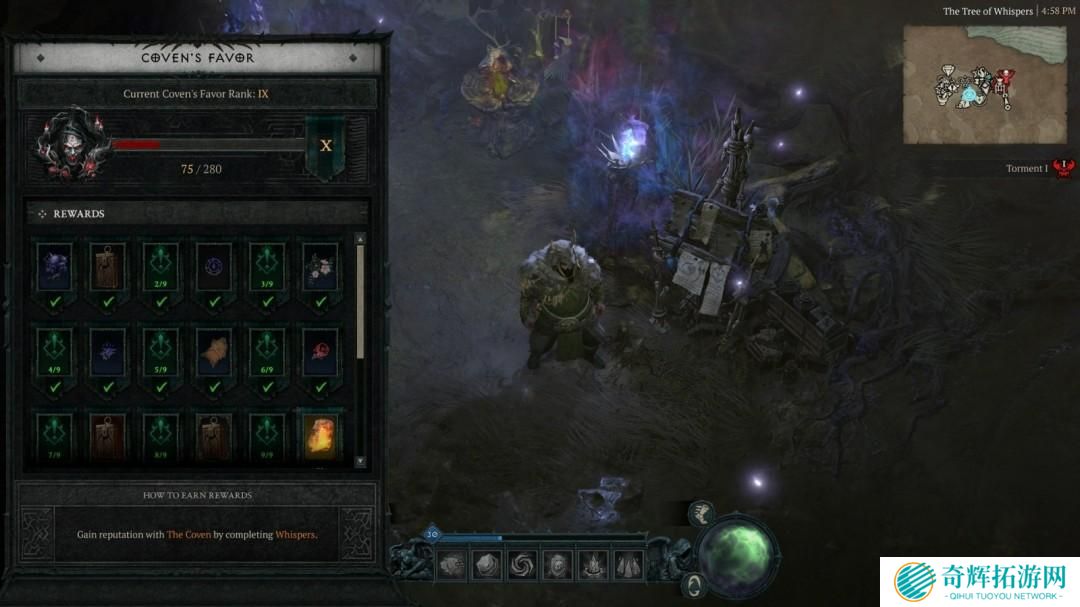The image size is (1080, 607).
Task: Activate the skull emblem skill
Action: click(x=556, y=565)
